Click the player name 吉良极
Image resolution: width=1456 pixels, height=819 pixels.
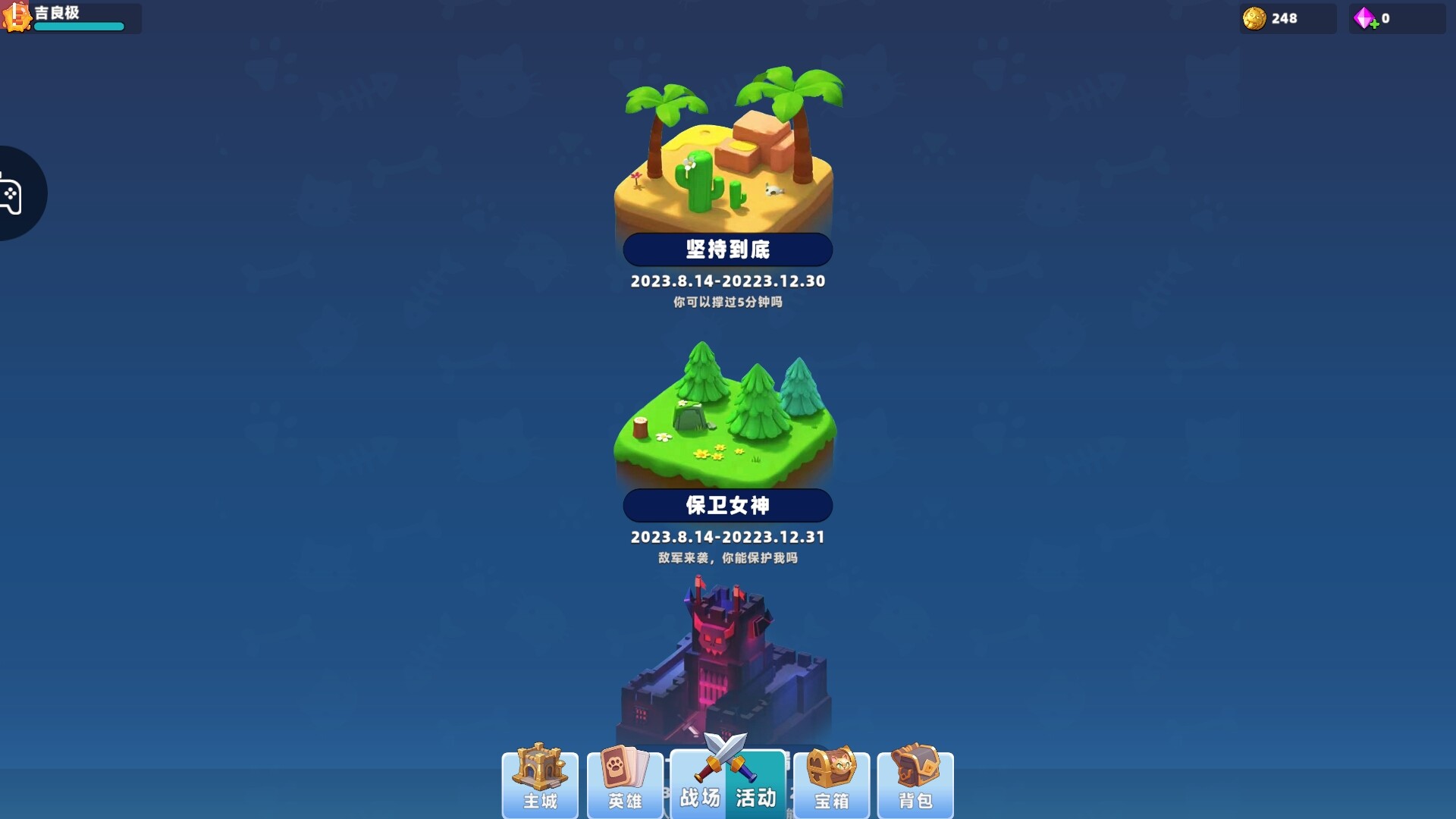tap(57, 11)
